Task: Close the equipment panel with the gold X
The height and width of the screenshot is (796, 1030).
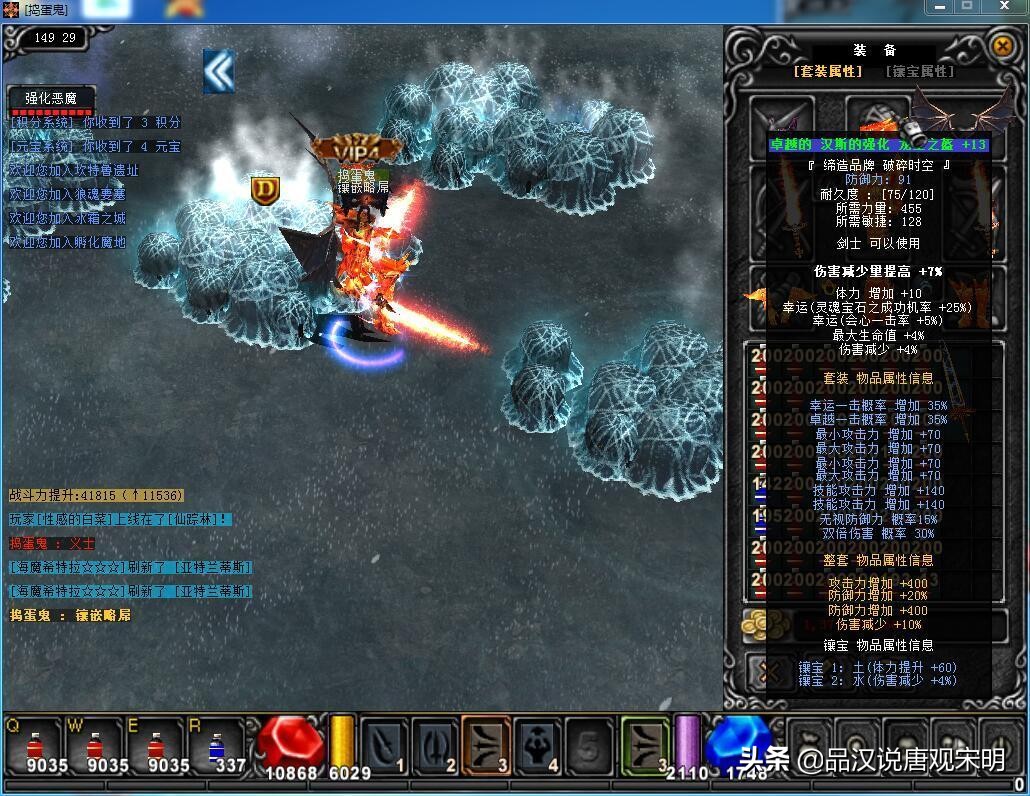Action: (1002, 46)
